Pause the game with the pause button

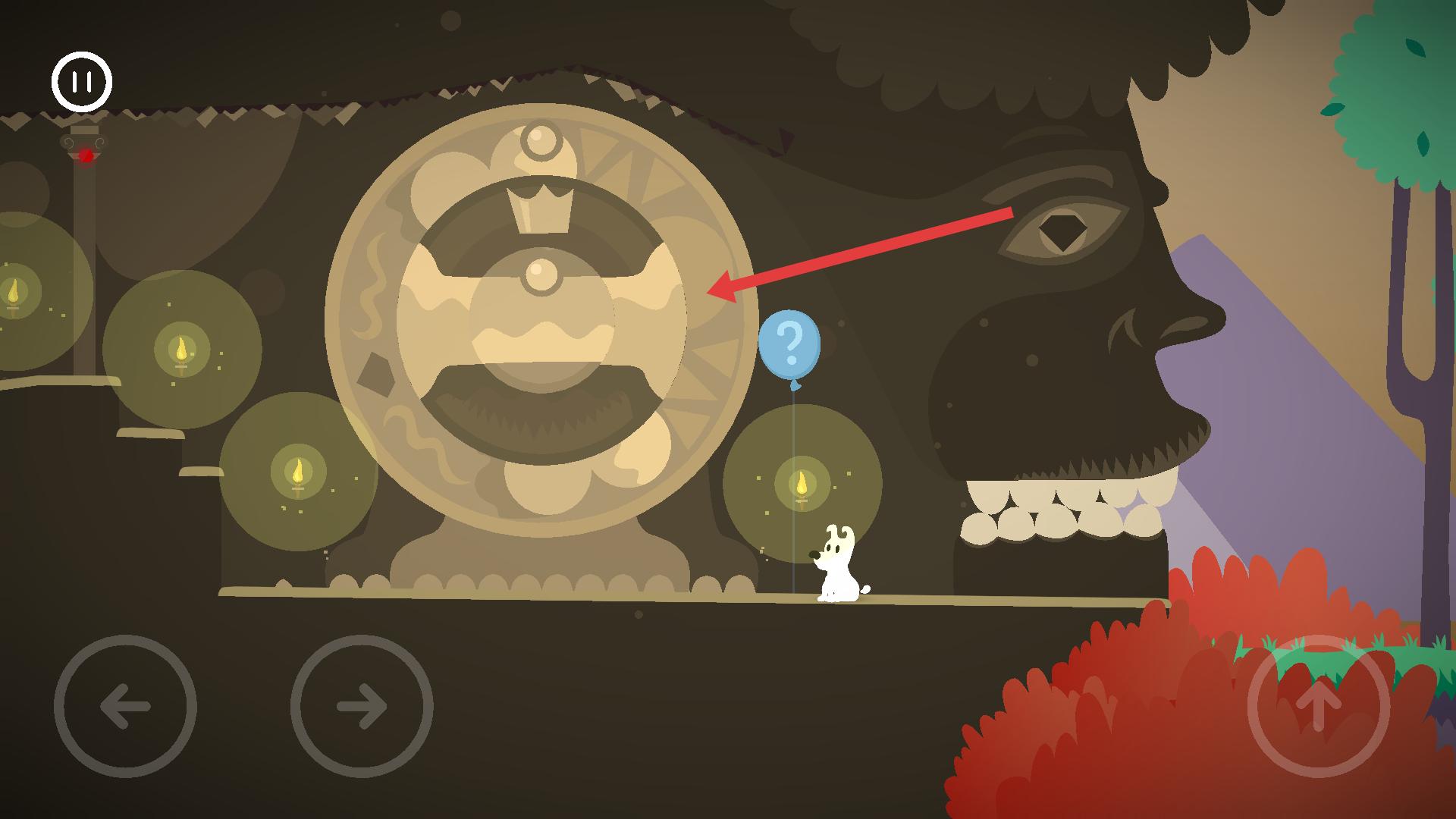[82, 82]
